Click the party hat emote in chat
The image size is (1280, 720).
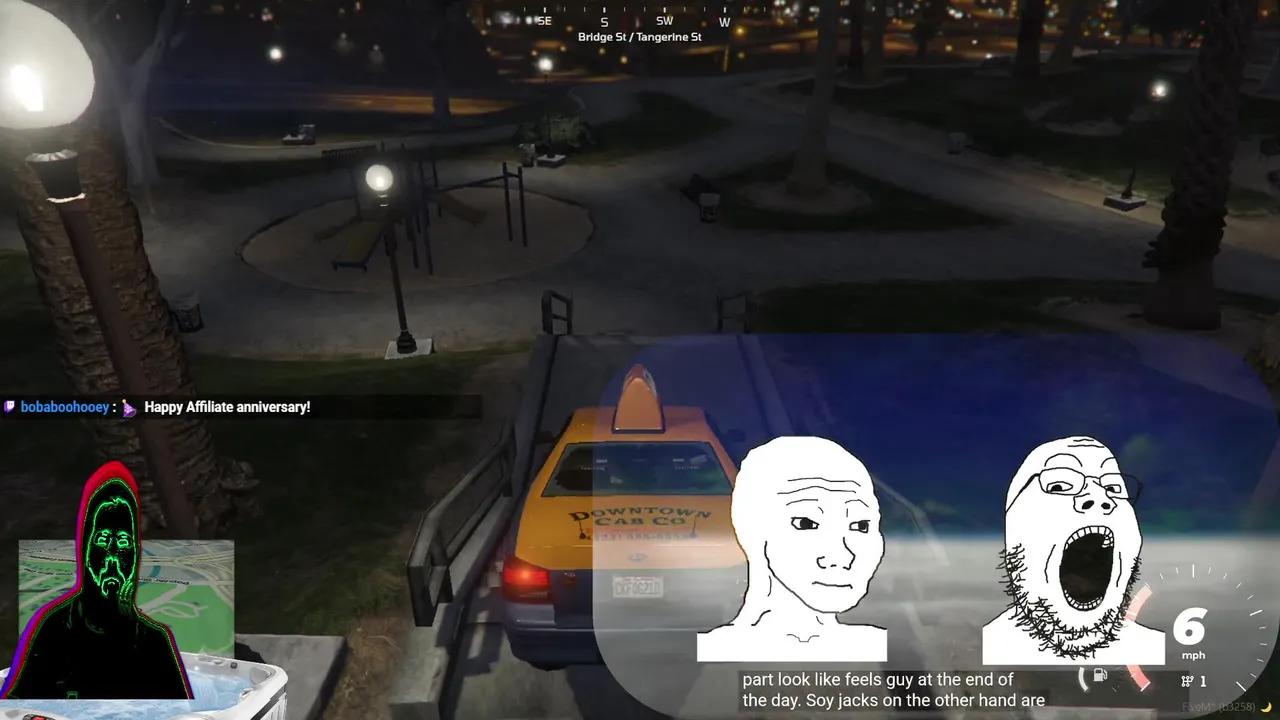128,407
